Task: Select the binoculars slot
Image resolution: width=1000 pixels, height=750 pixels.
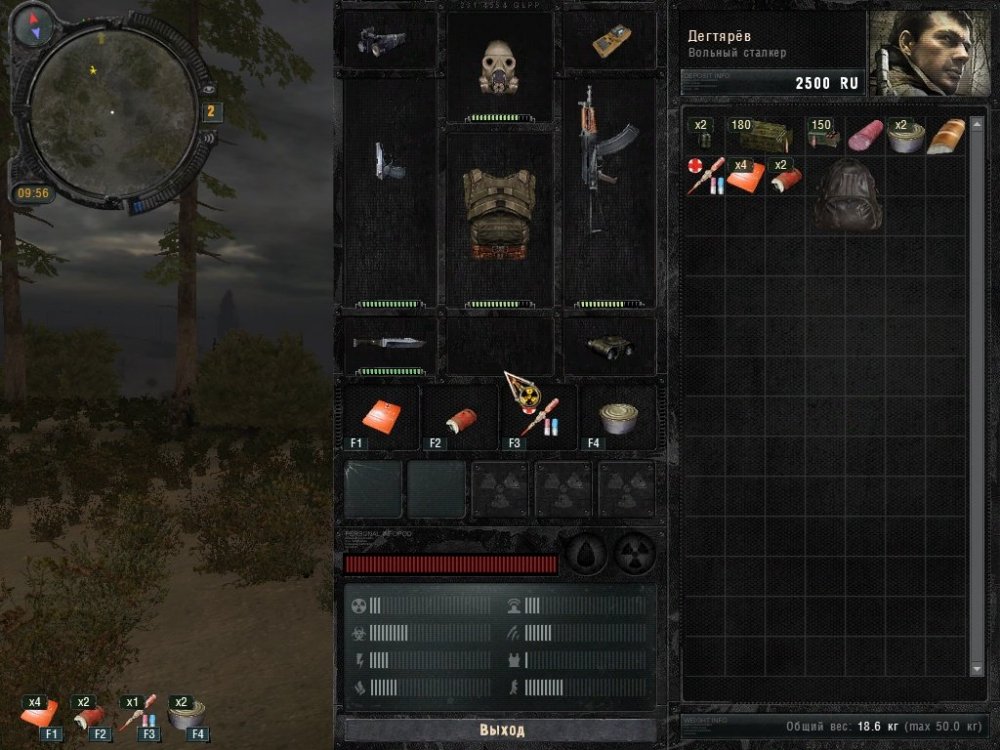Action: 609,346
